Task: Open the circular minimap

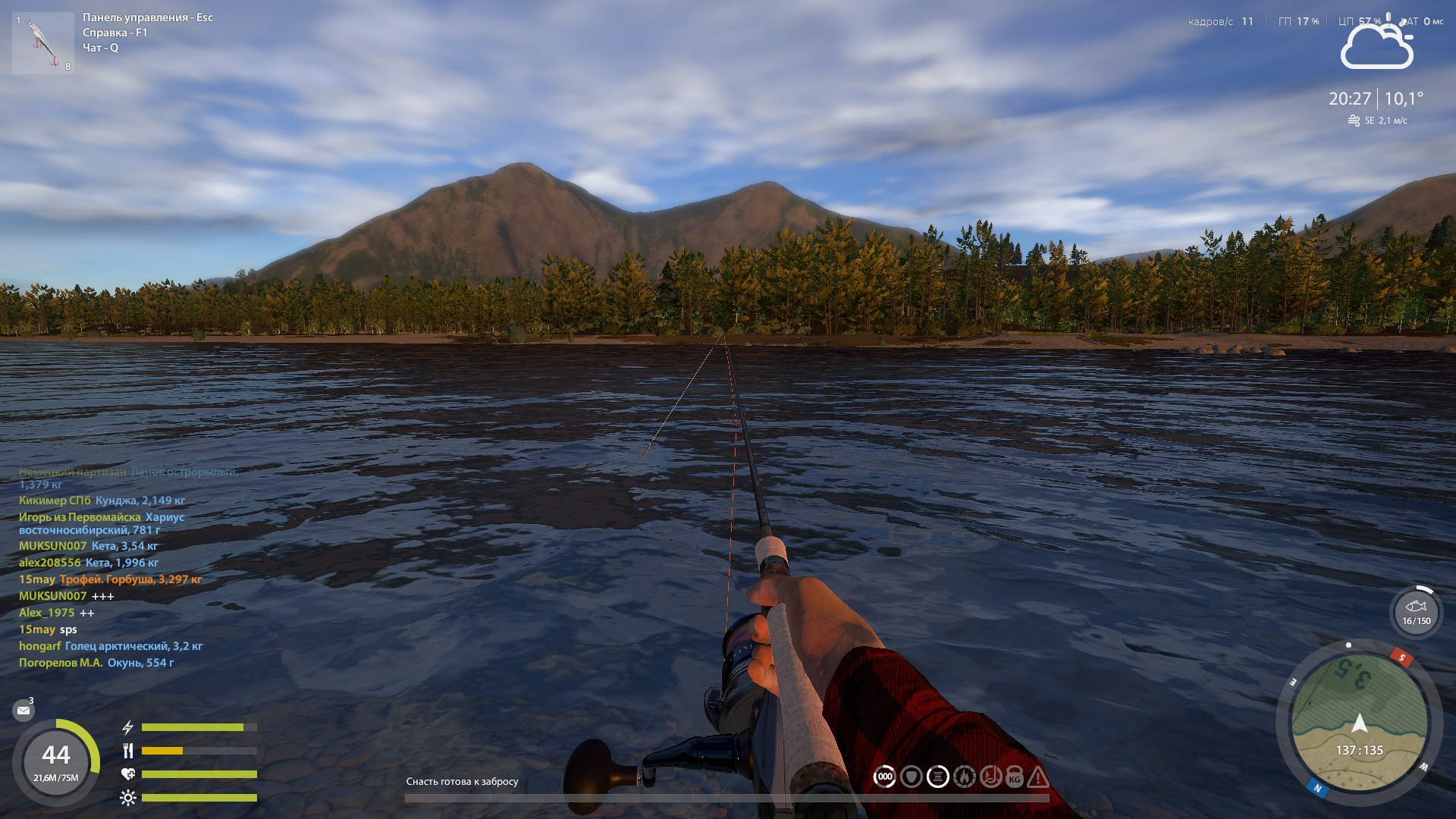Action: tap(1359, 719)
